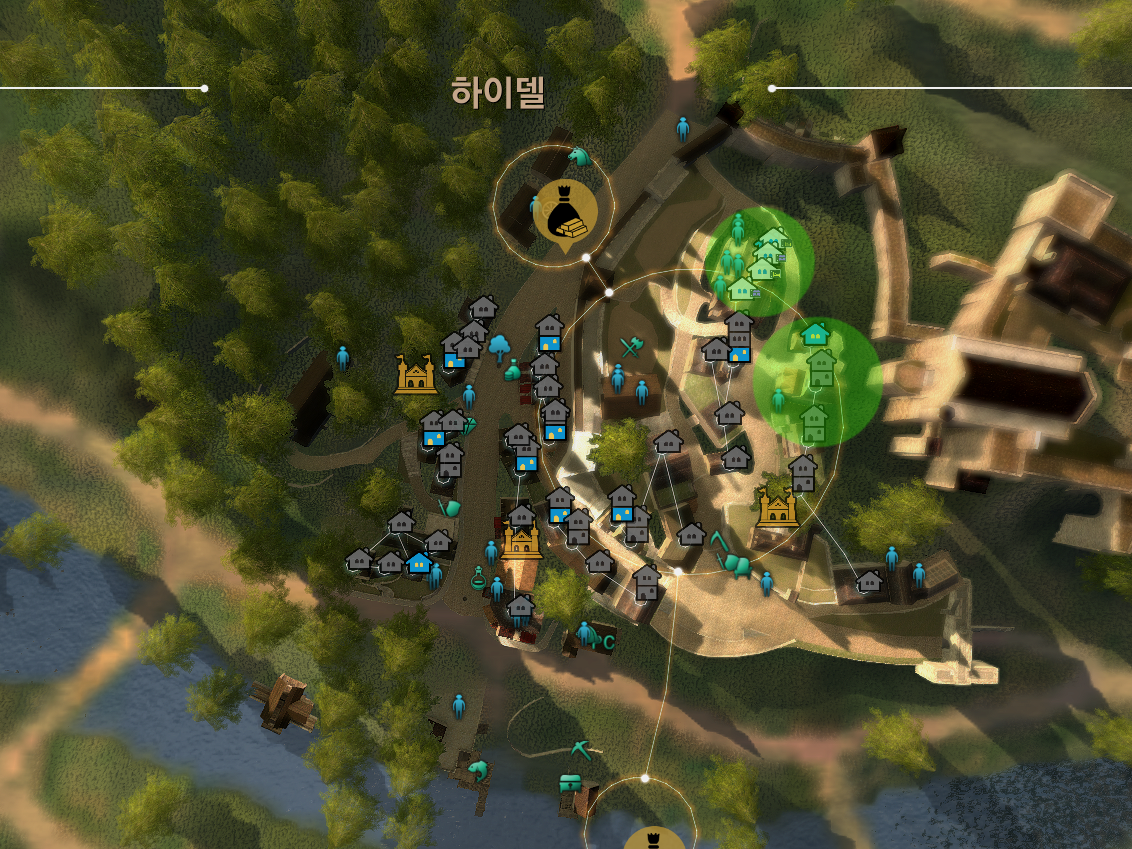Select the teal coin bag marker
The width and height of the screenshot is (1132, 849).
pyautogui.click(x=513, y=371)
